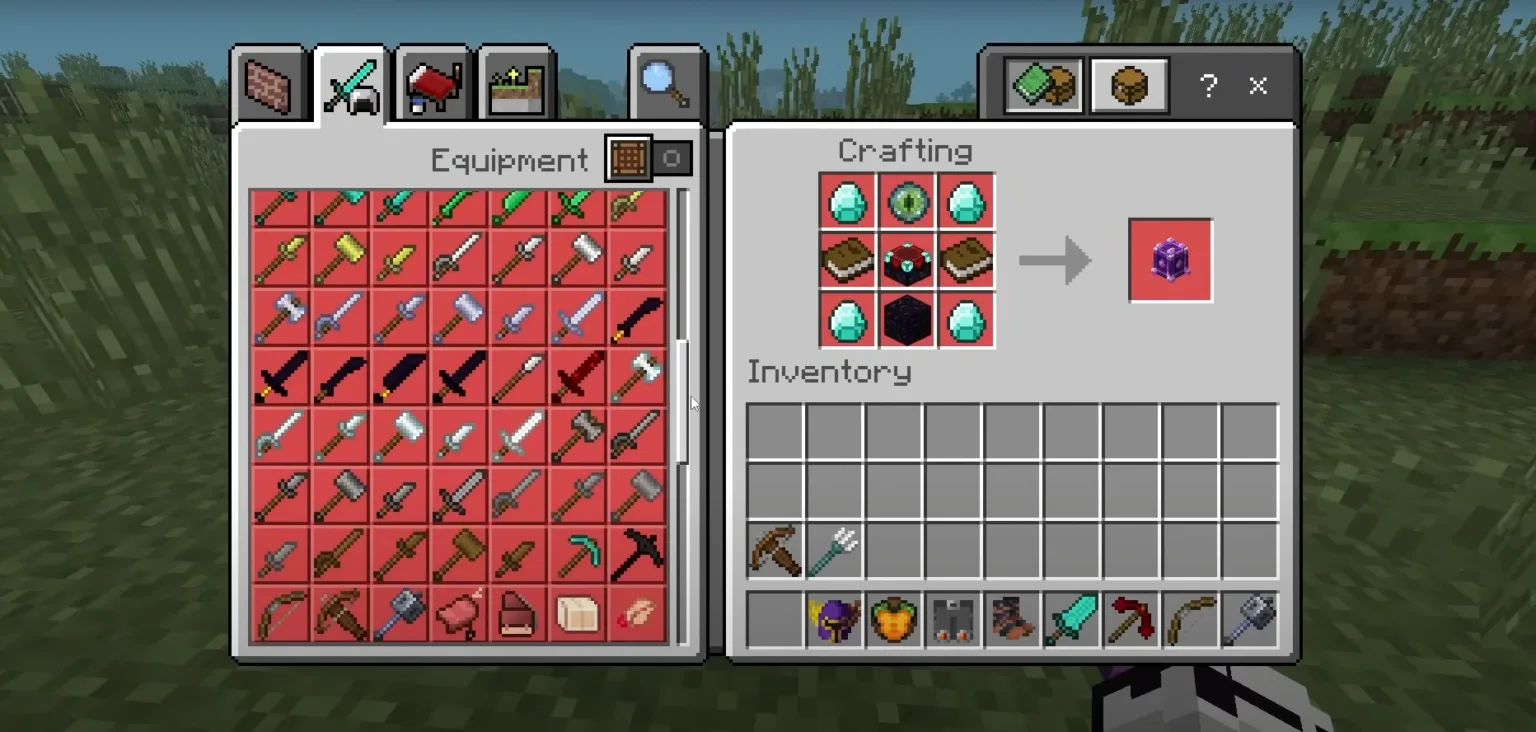Select the crossbow in the inventory
The image size is (1536, 732).
click(x=775, y=551)
